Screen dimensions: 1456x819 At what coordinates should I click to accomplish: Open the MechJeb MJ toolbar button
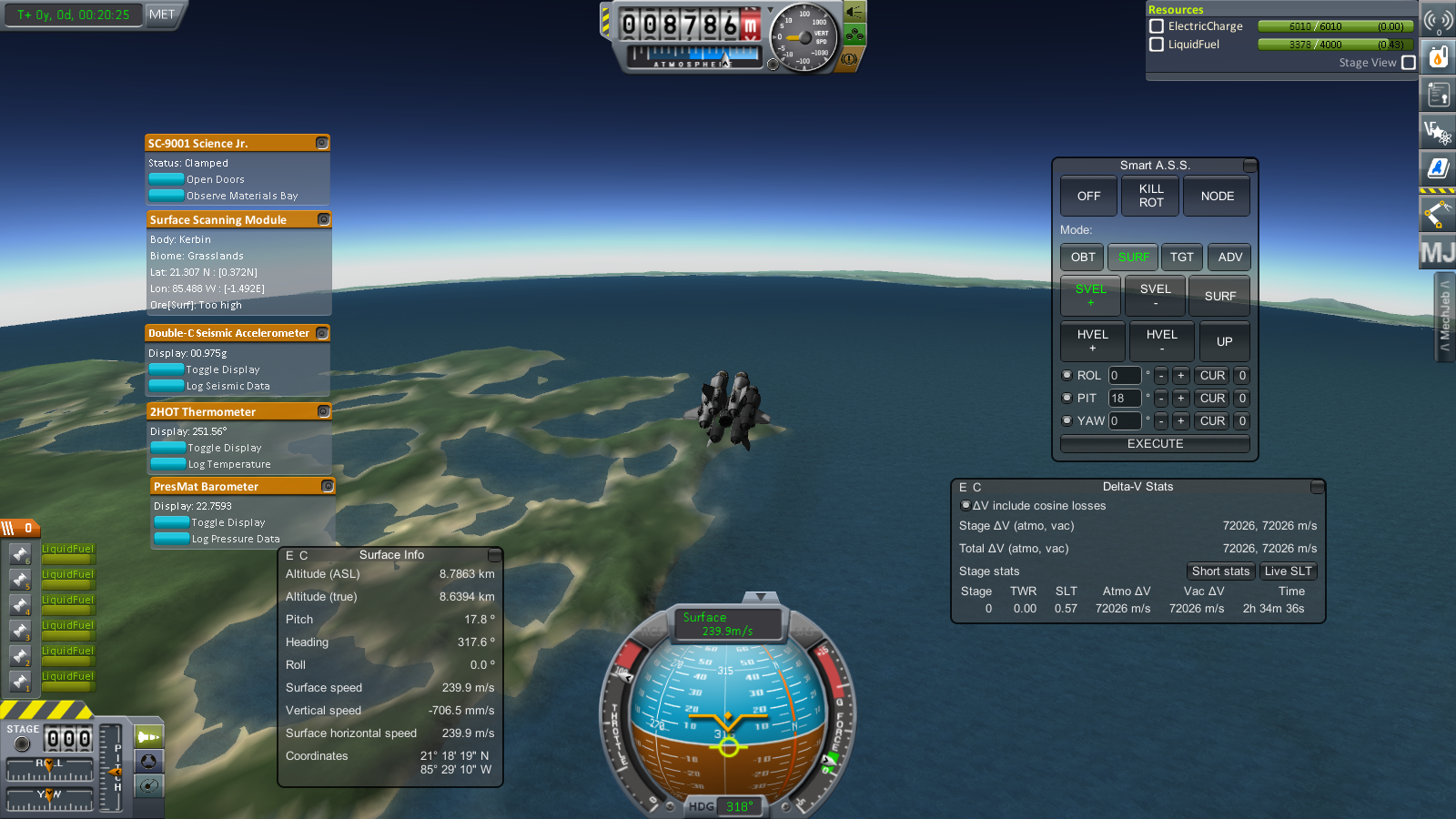tap(1437, 252)
